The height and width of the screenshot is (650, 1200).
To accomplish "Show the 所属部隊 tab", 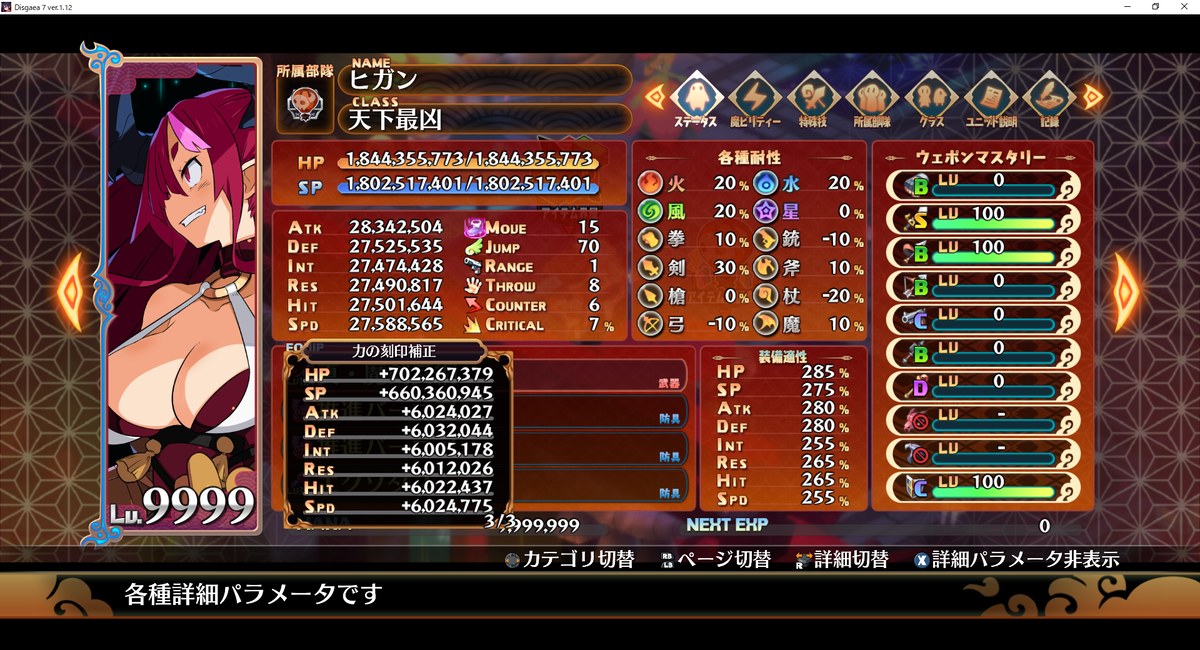I will [x=872, y=99].
